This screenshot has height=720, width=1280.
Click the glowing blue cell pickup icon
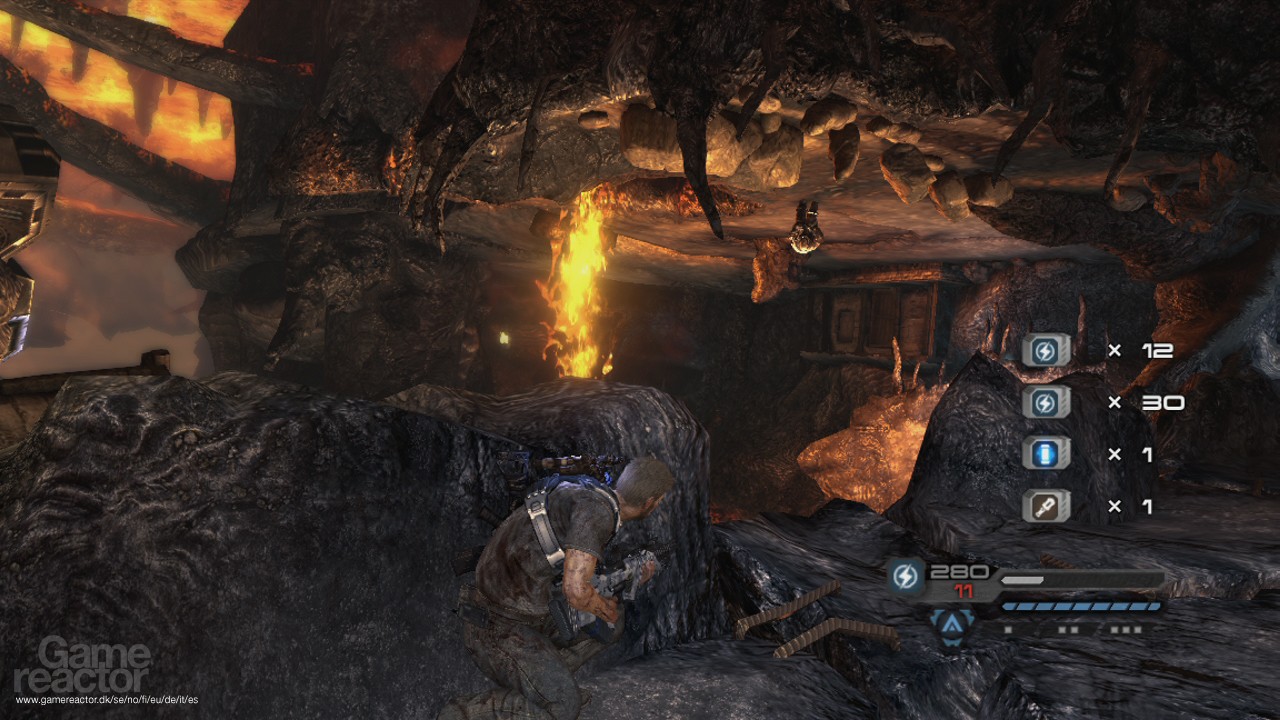(1046, 454)
